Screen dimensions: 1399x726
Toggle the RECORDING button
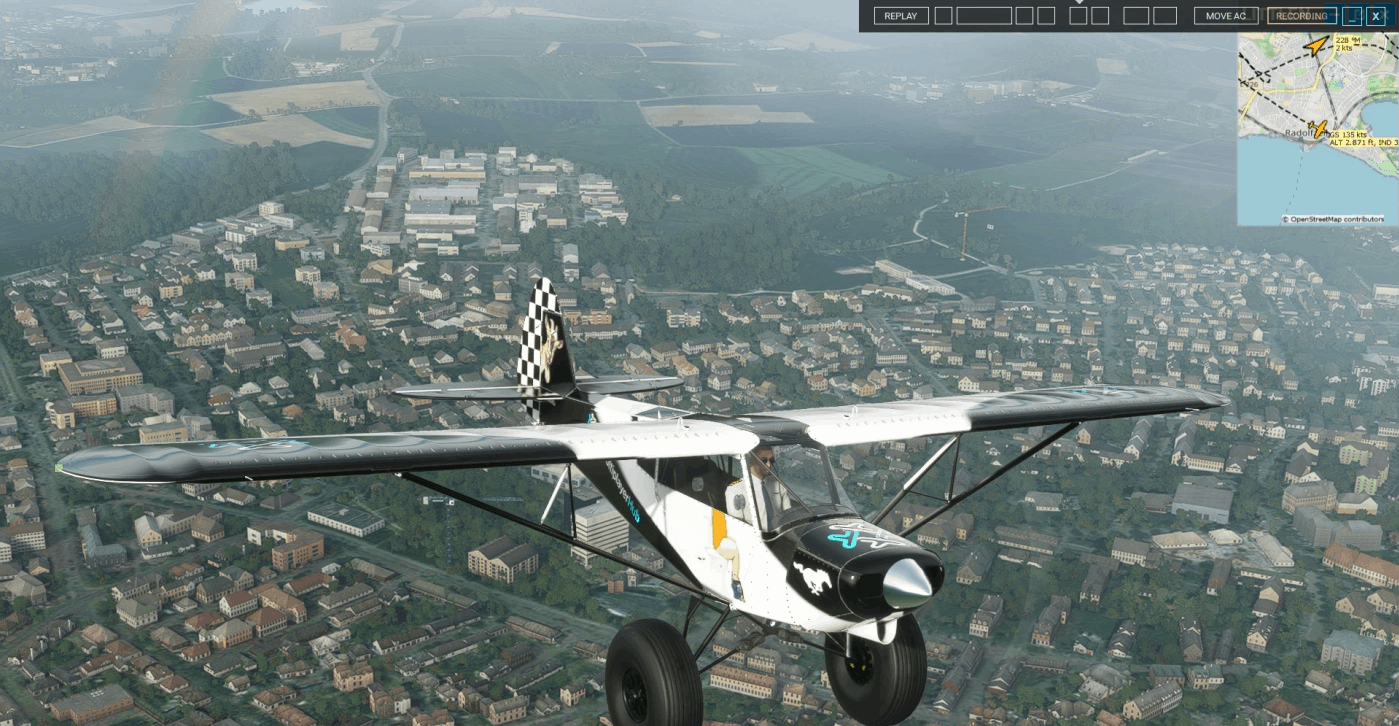pos(1301,16)
